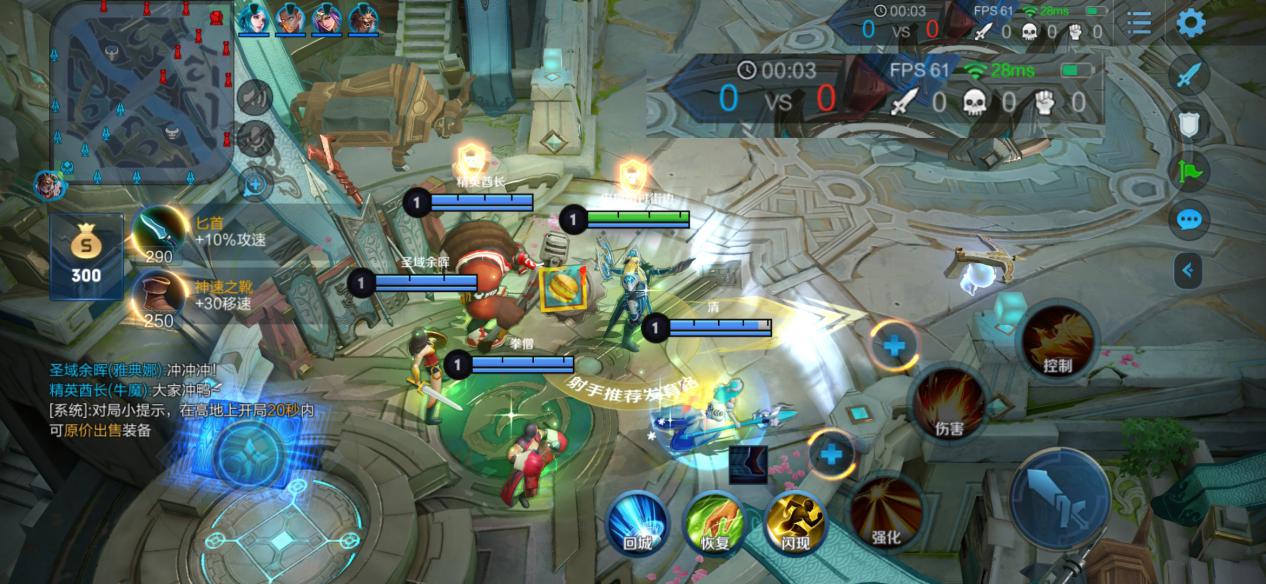Tap the basic attack sword button

1059,497
